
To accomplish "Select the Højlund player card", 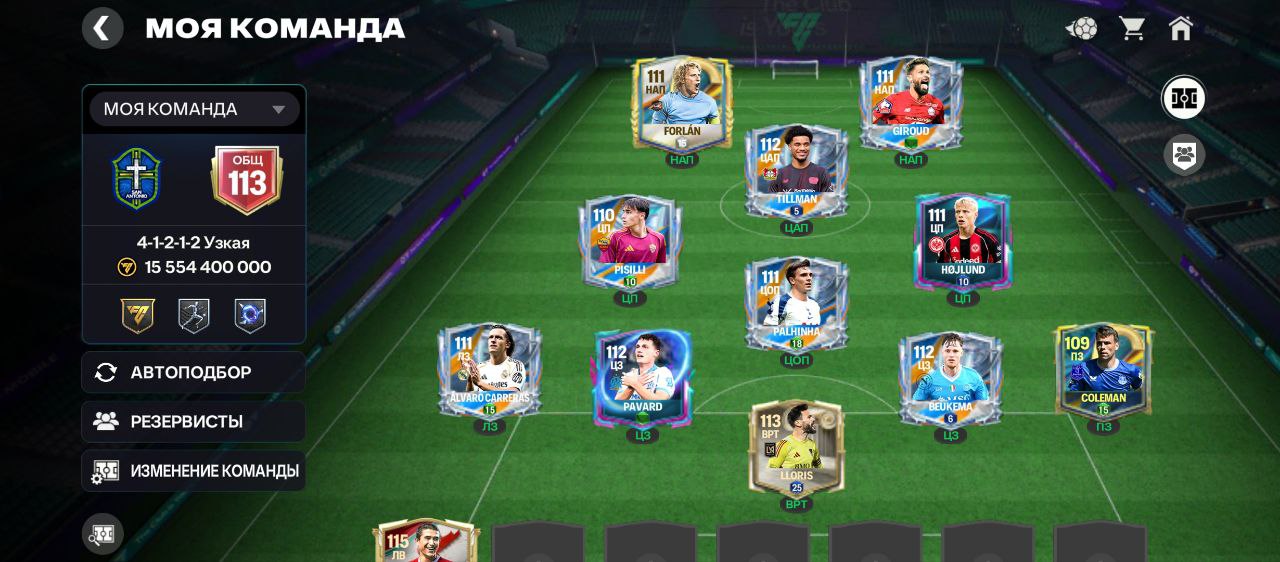I will pos(962,242).
